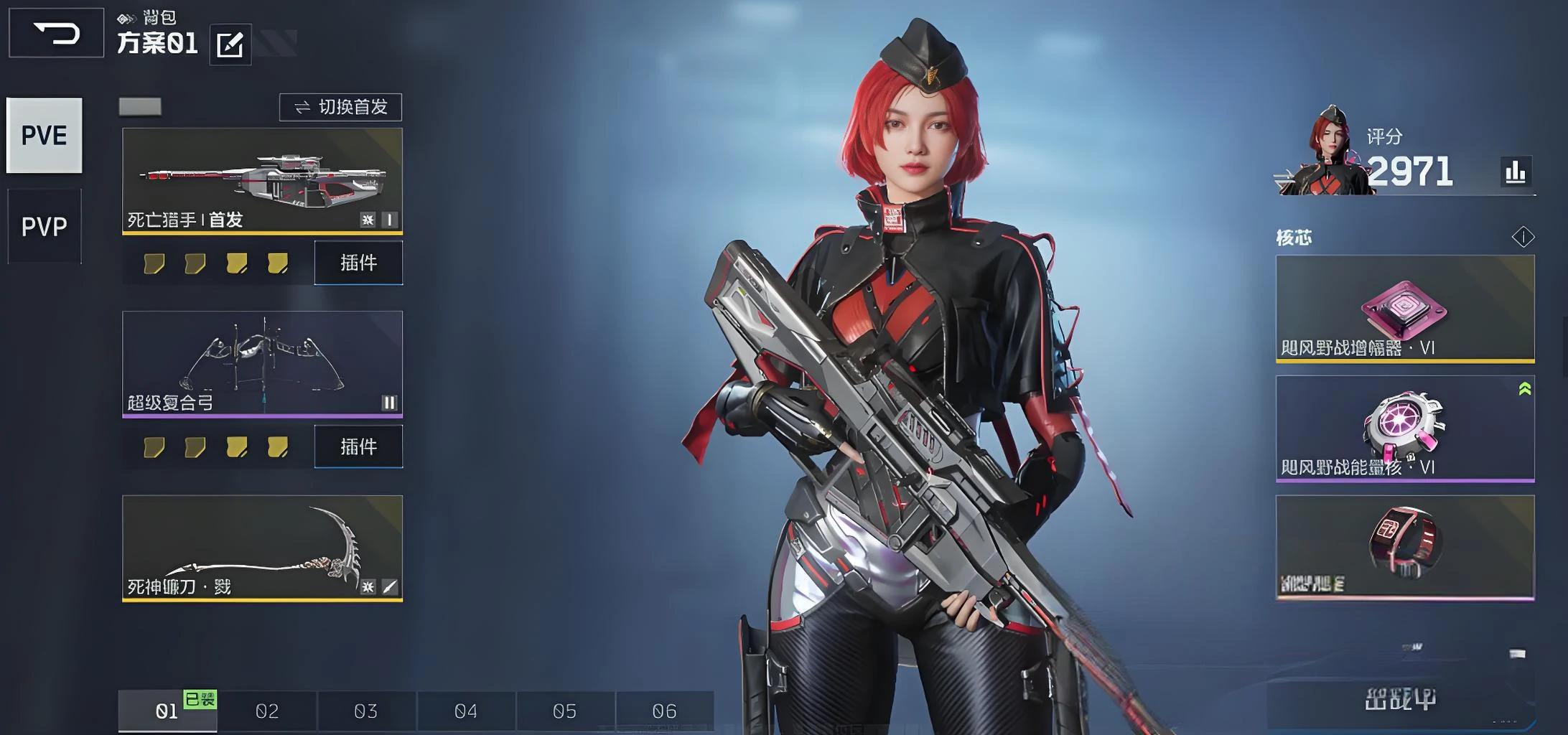
Task: Select the 死神镰刀 scythe melee slot
Action: (262, 548)
